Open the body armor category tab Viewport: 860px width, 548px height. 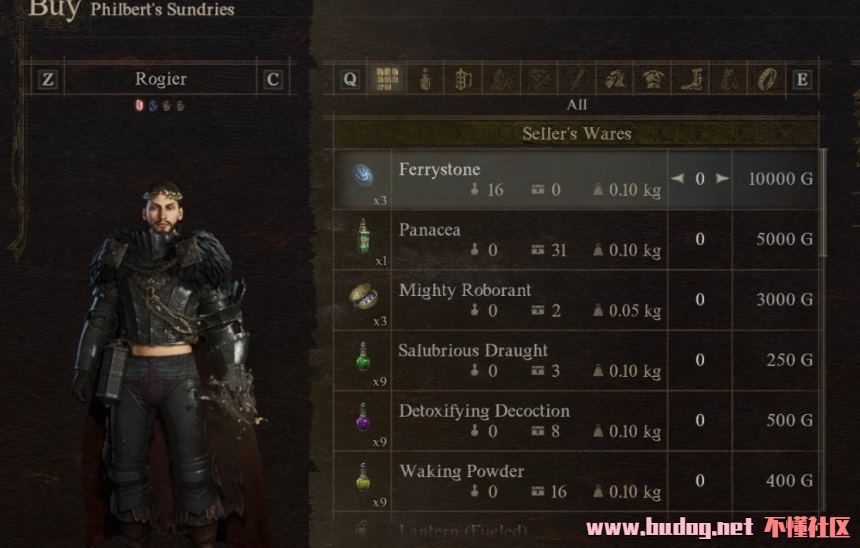click(x=653, y=80)
